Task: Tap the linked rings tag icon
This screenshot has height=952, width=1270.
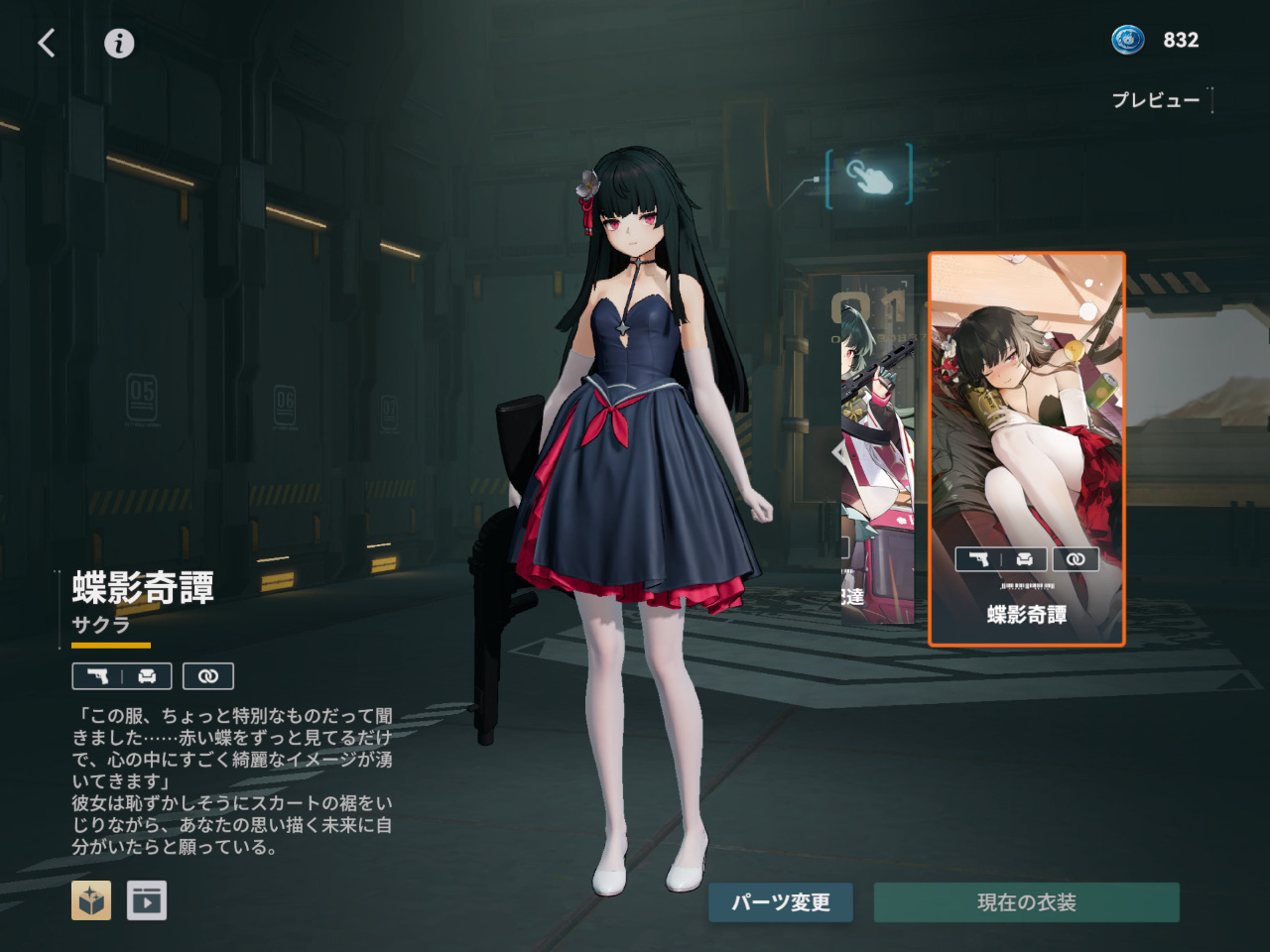Action: (x=208, y=676)
